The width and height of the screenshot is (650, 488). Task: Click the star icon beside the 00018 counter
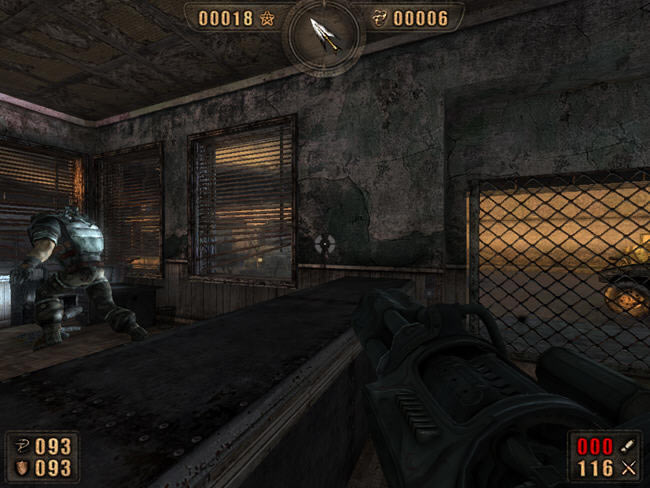[x=268, y=17]
